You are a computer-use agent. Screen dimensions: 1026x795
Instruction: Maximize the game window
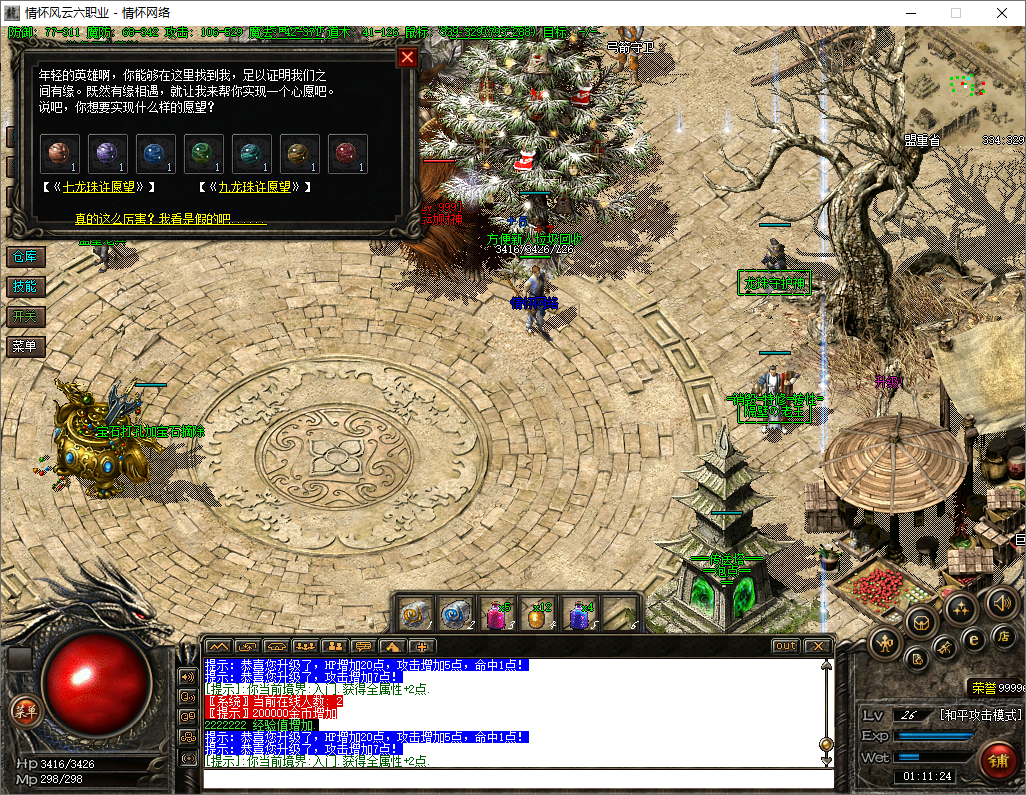955,13
